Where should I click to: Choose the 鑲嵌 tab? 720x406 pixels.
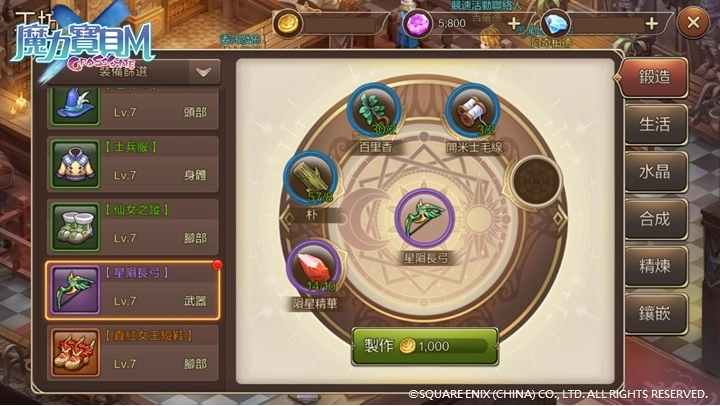click(x=654, y=313)
